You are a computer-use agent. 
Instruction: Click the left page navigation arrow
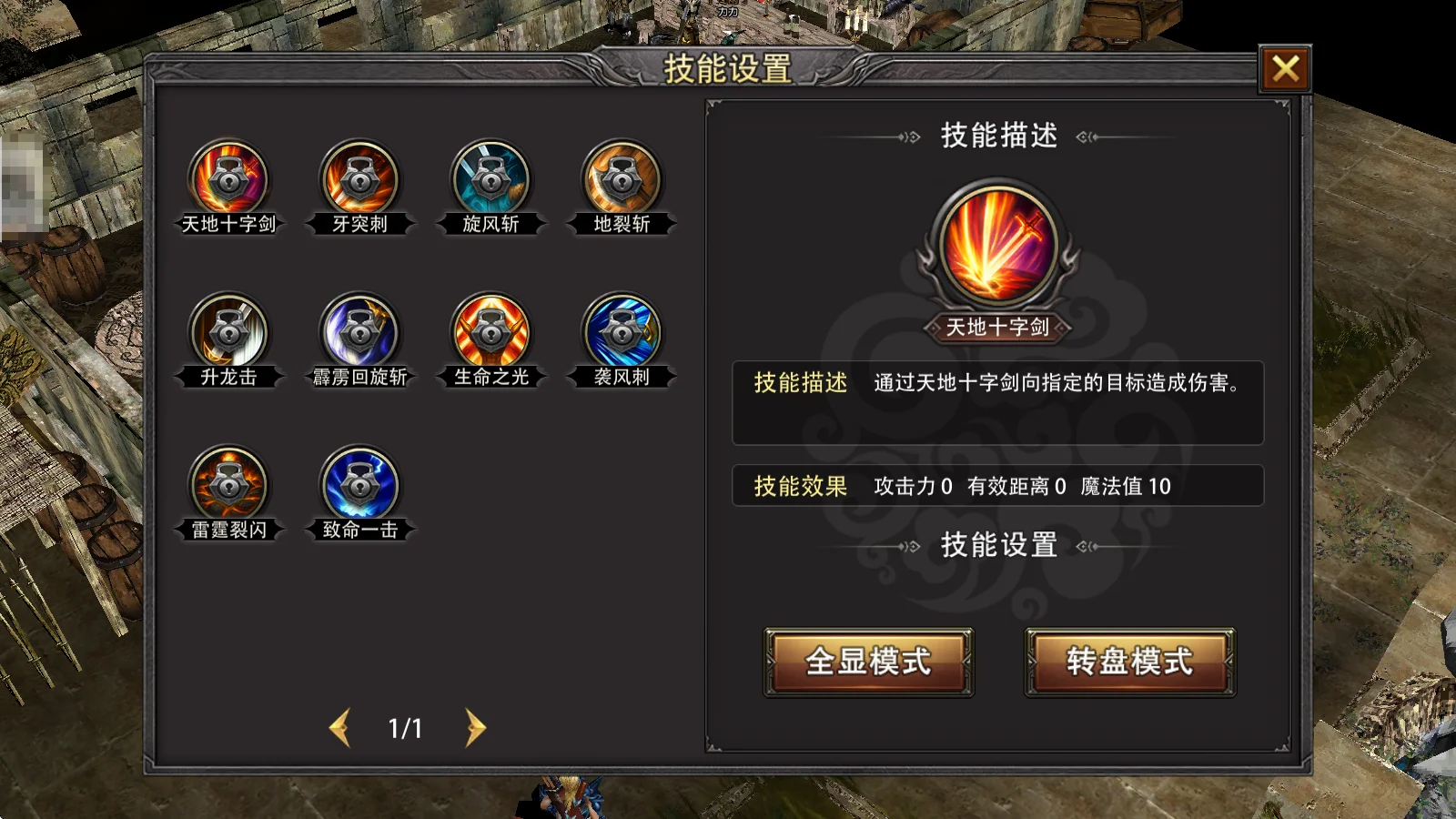pos(343,728)
